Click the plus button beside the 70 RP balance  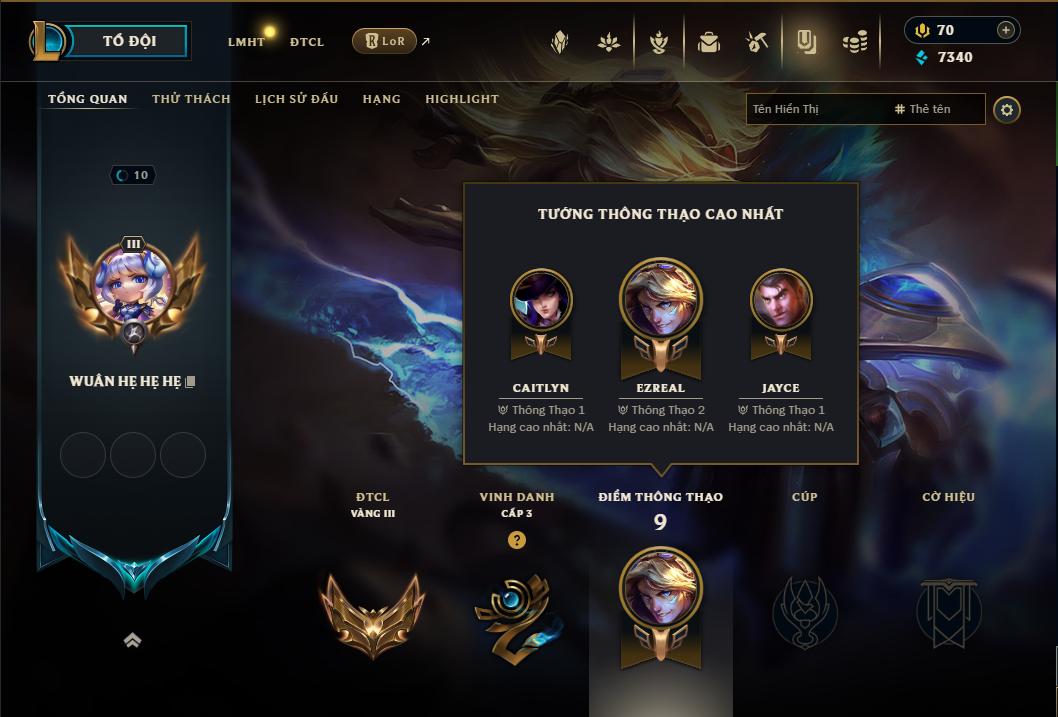click(1006, 30)
